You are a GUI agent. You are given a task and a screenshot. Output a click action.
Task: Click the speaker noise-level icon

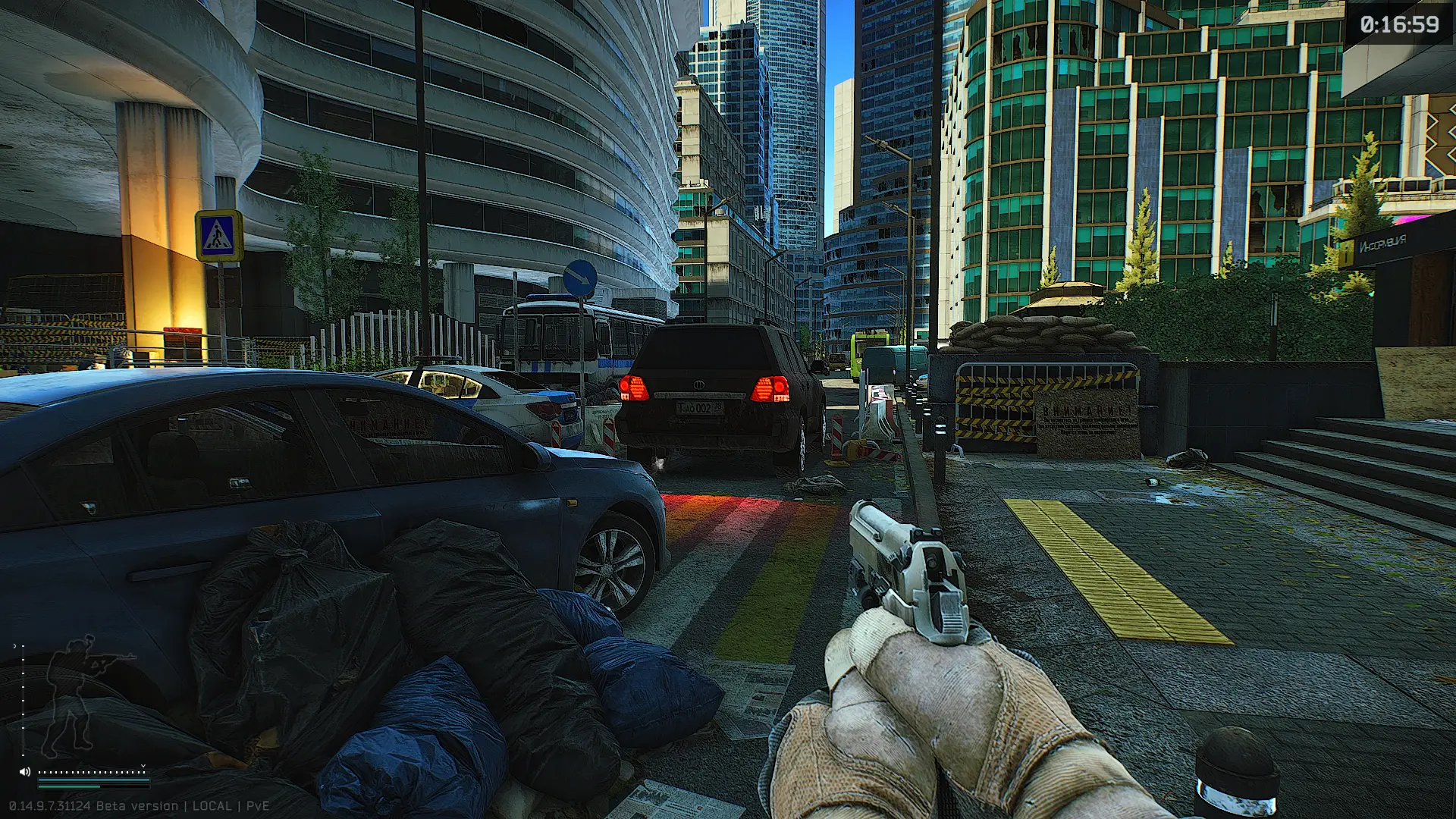[x=25, y=772]
